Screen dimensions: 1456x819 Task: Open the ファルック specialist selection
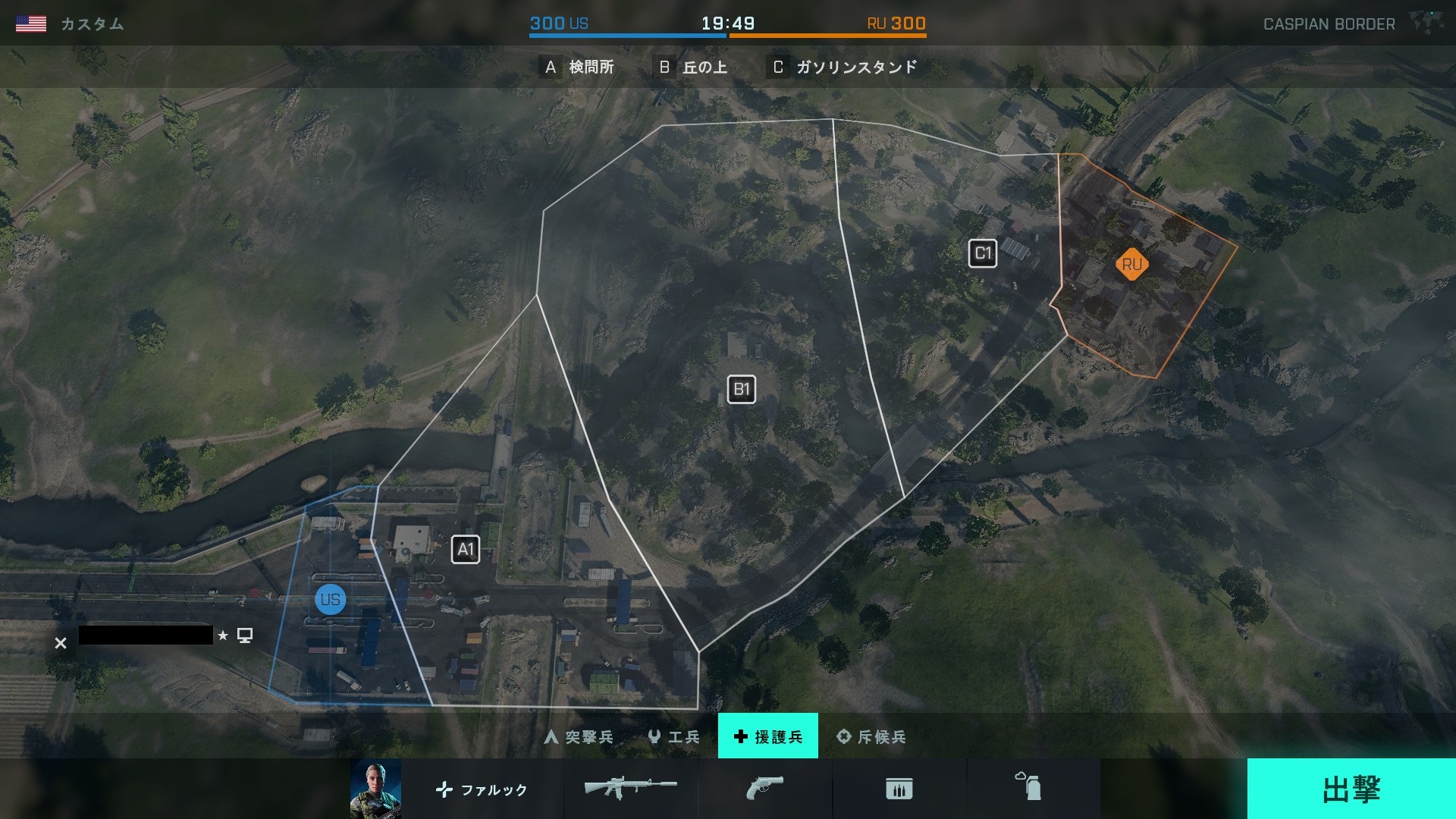click(x=482, y=789)
